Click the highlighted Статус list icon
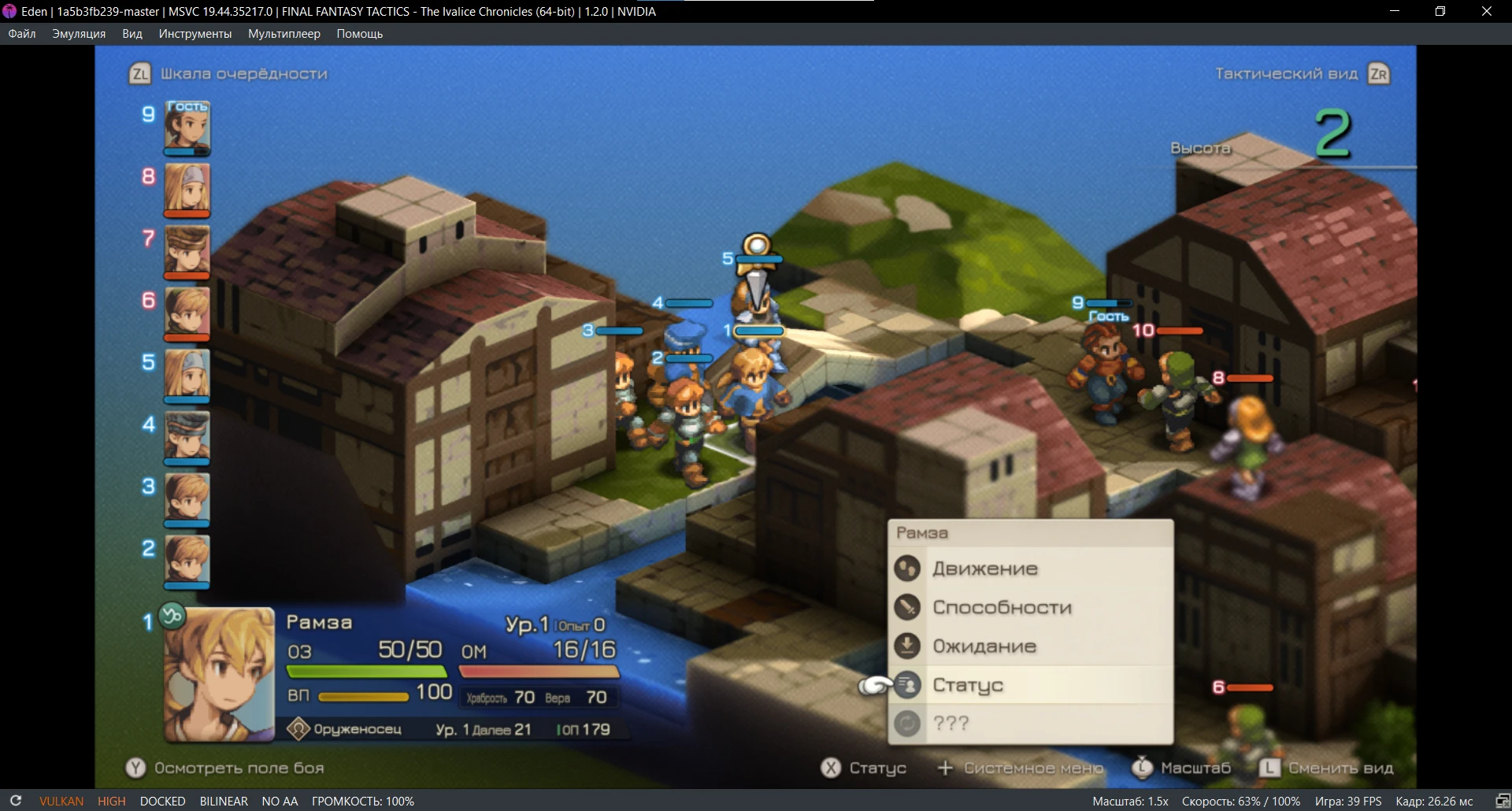1512x811 pixels. 909,685
